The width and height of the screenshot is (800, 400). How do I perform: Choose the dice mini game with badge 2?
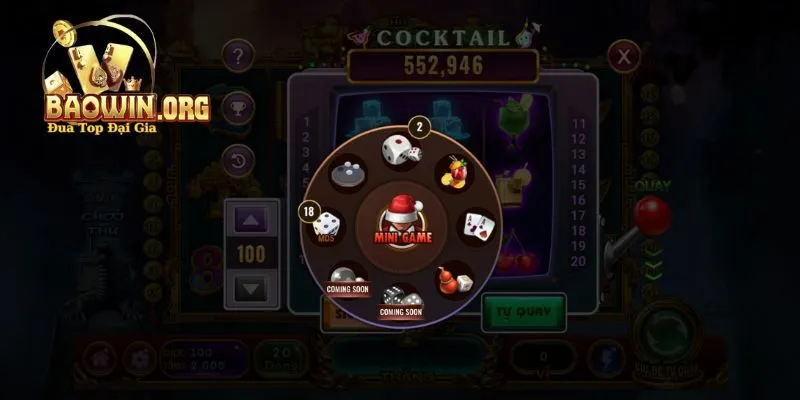click(401, 151)
